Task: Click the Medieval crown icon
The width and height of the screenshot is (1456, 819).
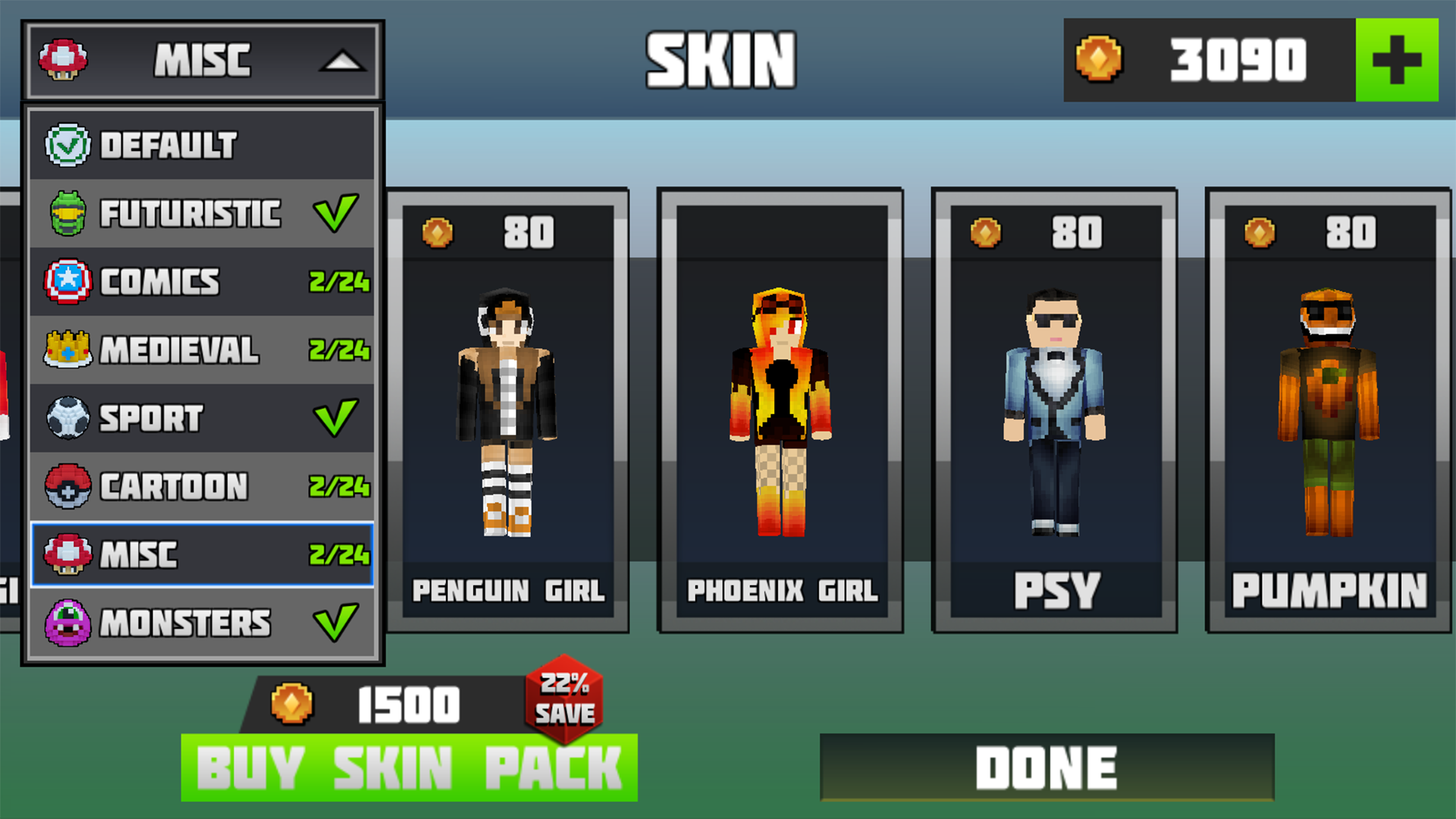Action: pos(68,350)
